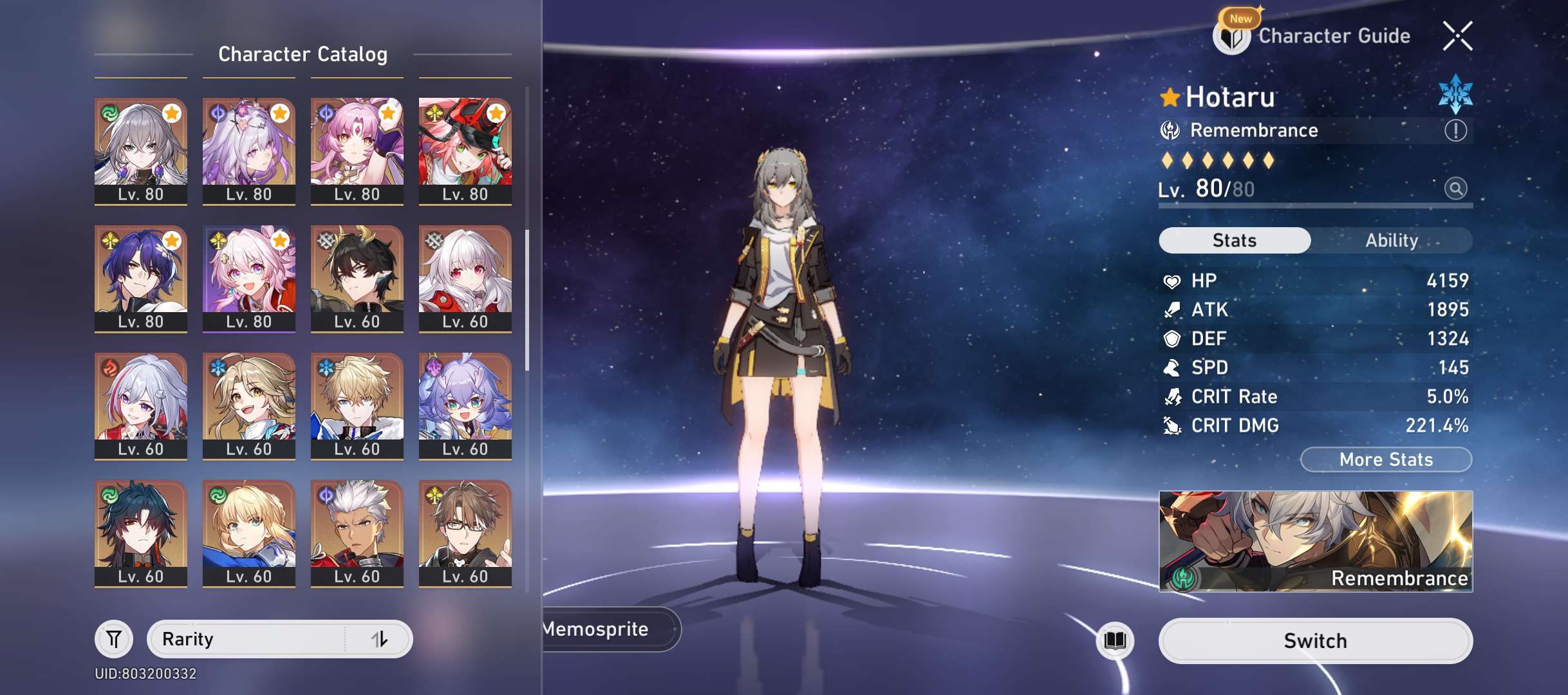Select the blonde armored Lv. 60 character

click(249, 532)
